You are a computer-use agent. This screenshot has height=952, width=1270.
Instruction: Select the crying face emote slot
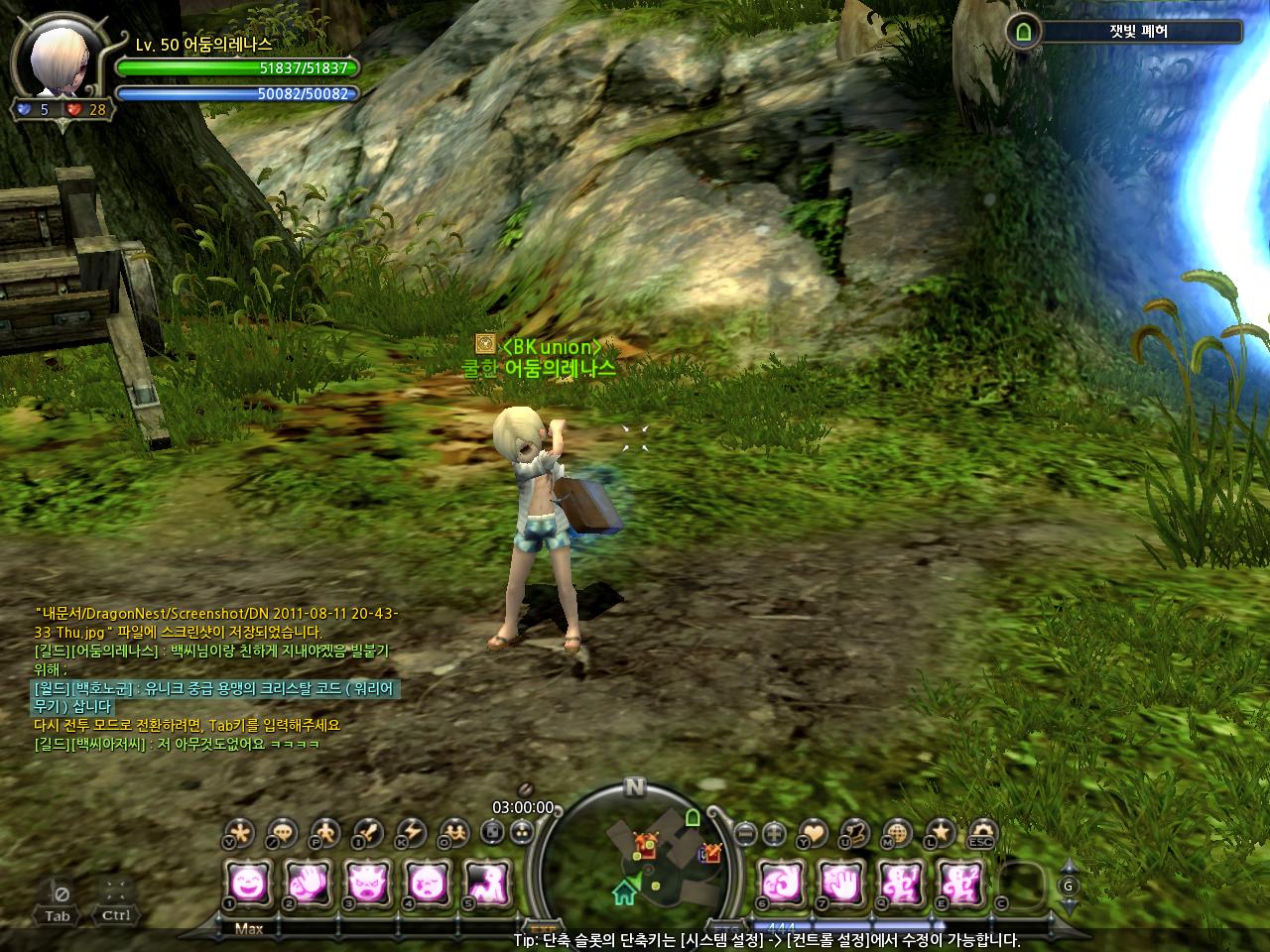coord(427,881)
